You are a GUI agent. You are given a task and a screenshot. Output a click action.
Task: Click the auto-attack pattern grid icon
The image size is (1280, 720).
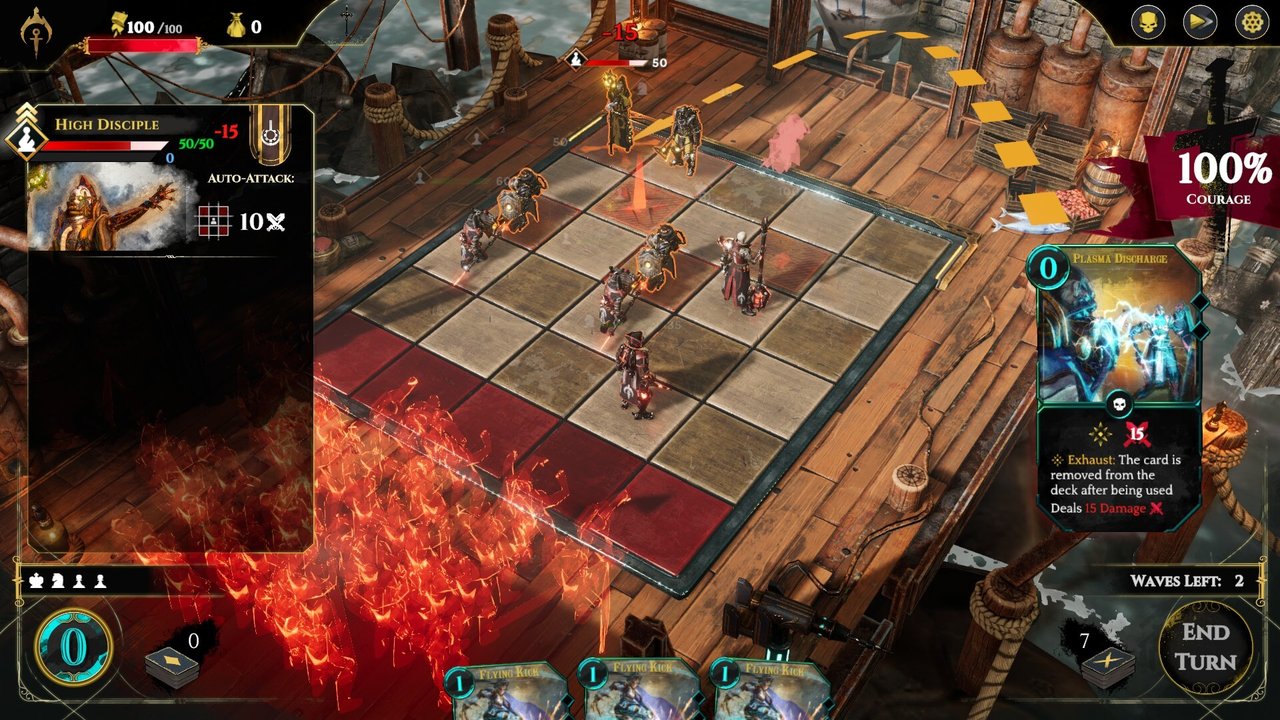coord(213,221)
